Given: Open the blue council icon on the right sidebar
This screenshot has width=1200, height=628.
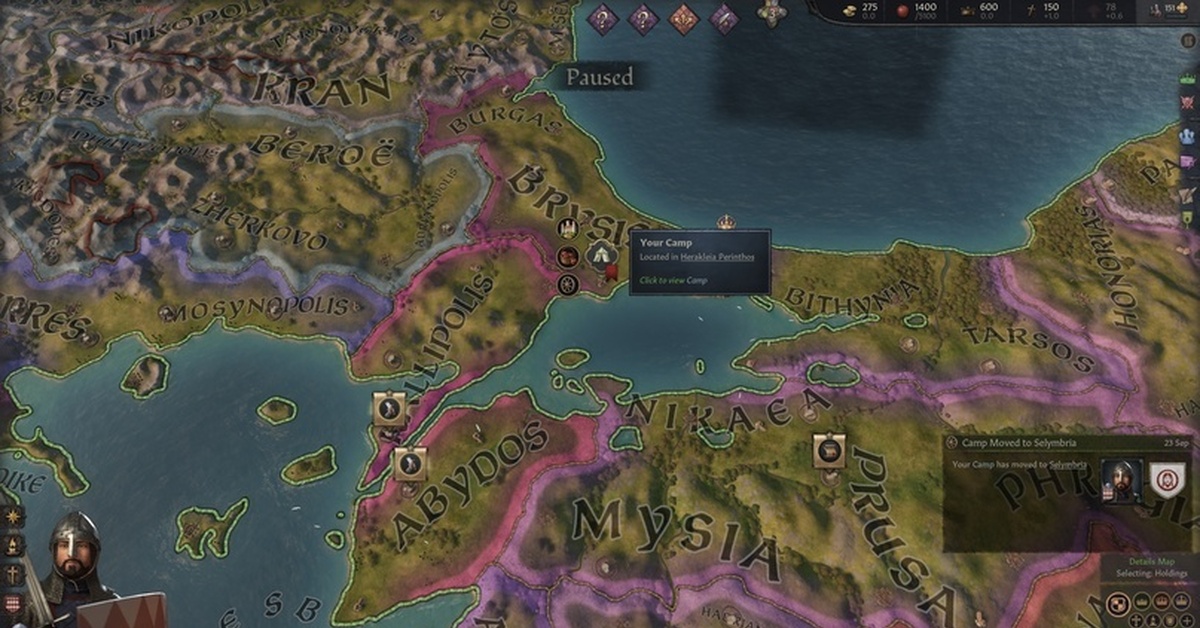Looking at the screenshot, I should coord(1188,132).
